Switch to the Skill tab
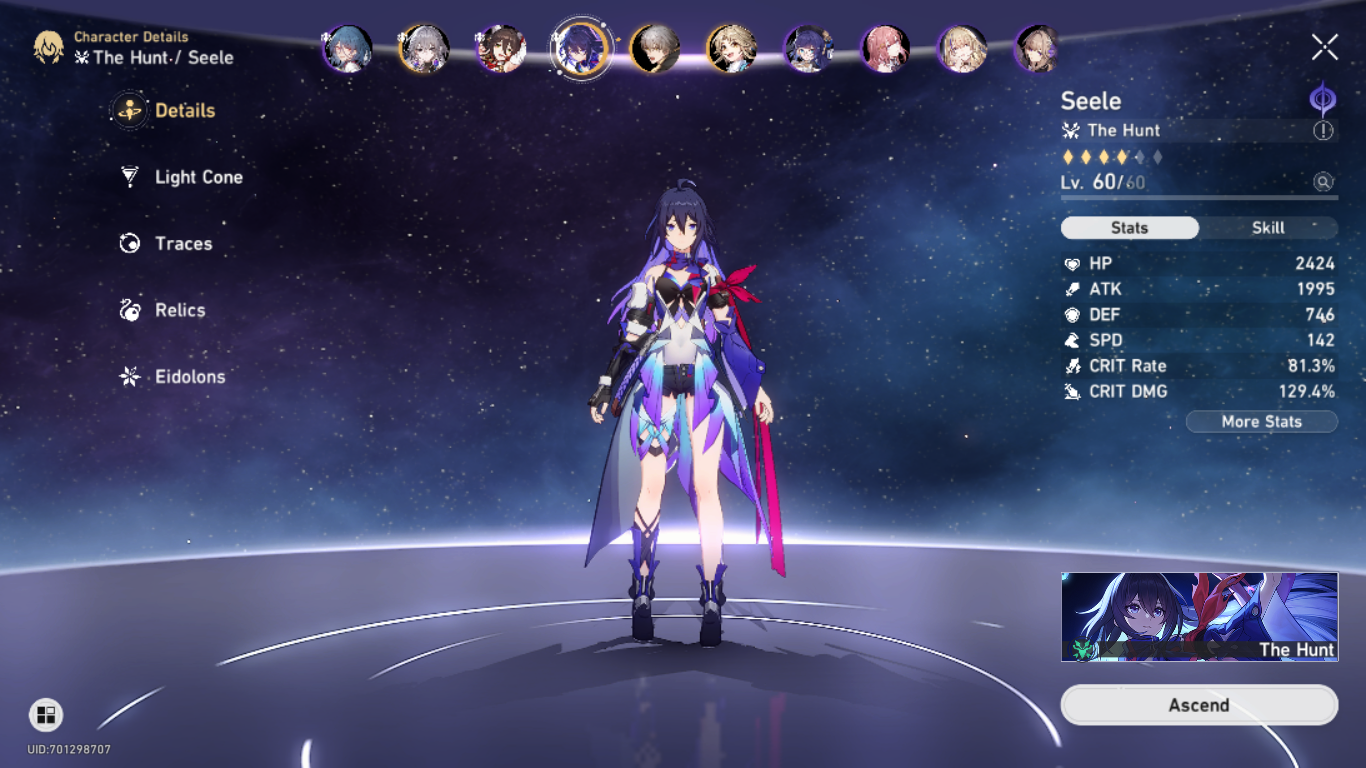This screenshot has height=768, width=1366. pyautogui.click(x=1267, y=228)
